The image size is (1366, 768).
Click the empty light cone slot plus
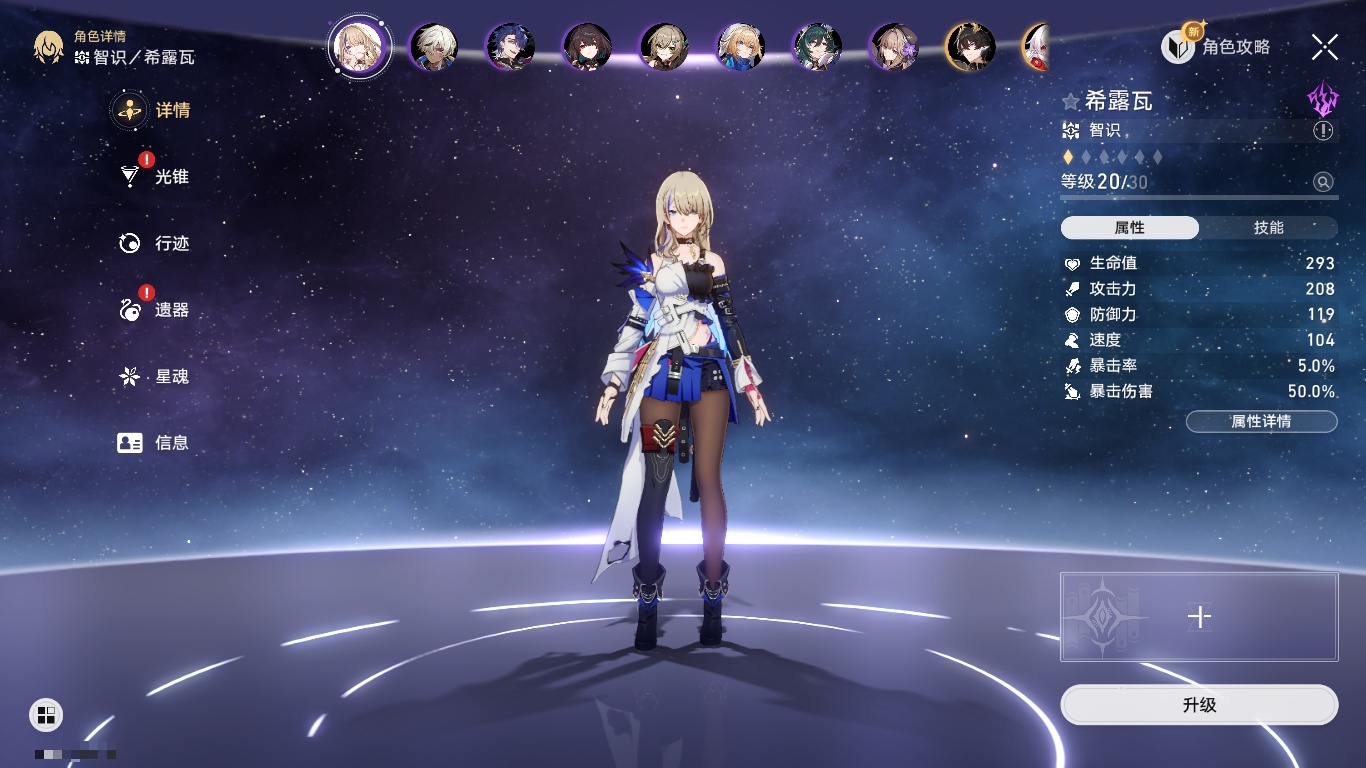pyautogui.click(x=1199, y=617)
